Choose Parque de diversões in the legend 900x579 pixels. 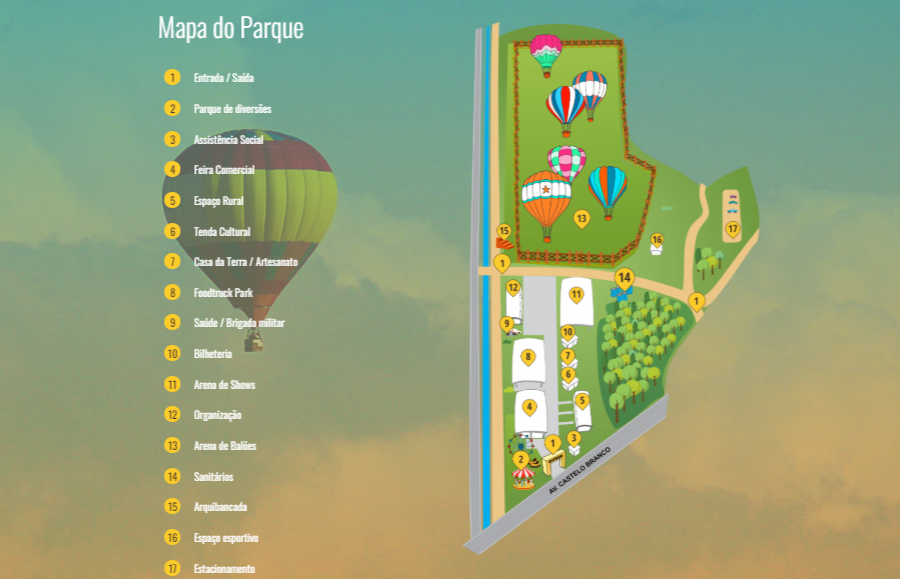coord(232,109)
